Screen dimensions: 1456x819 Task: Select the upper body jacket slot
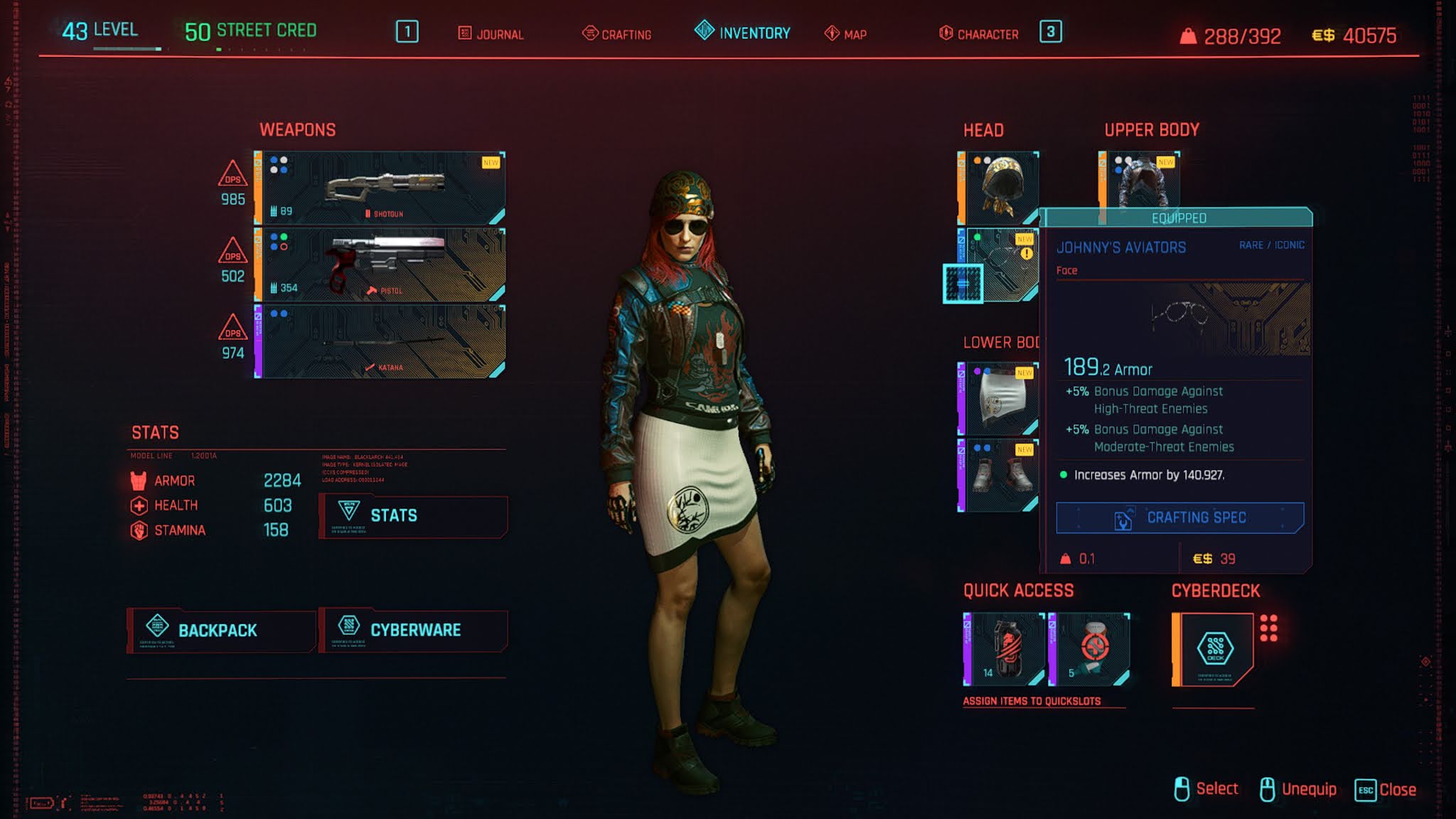click(1140, 179)
